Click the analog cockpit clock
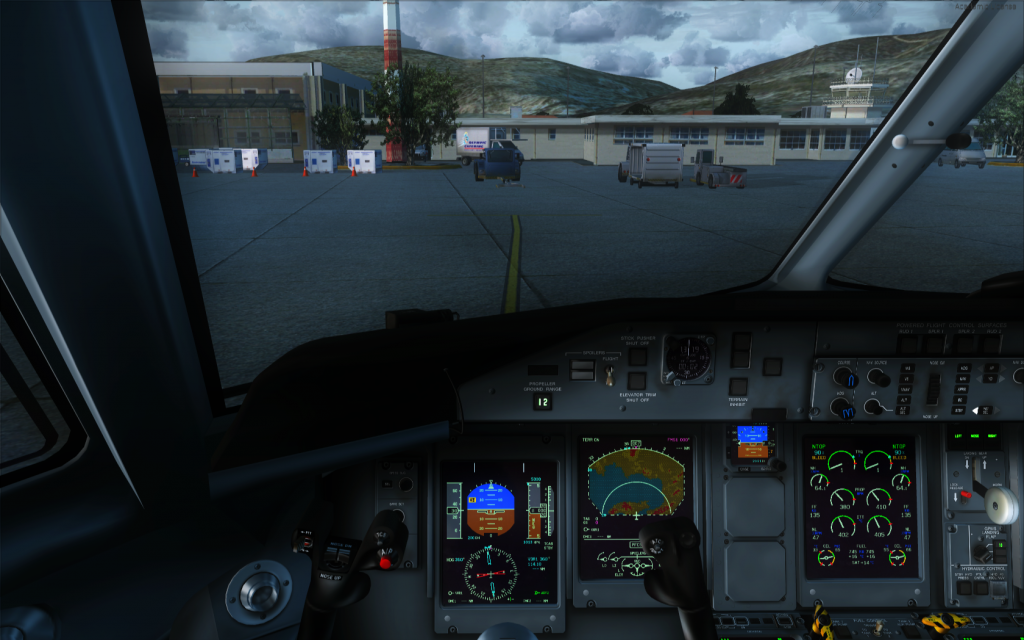The height and width of the screenshot is (640, 1024). pos(688,358)
